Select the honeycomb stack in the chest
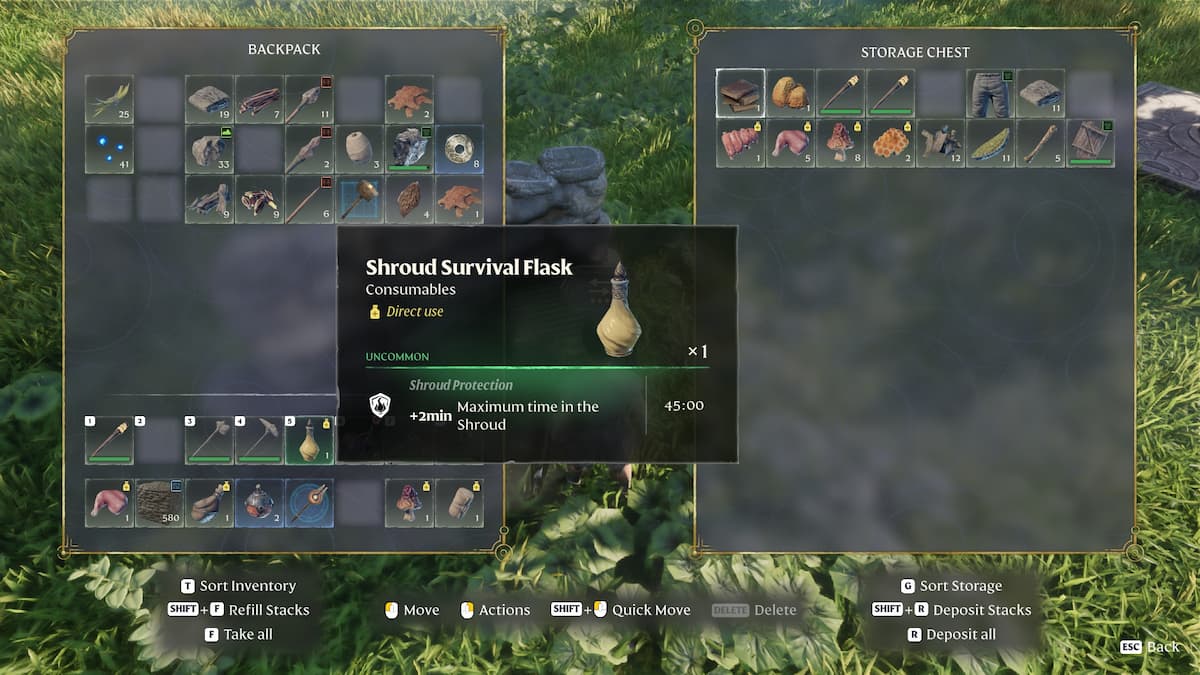Viewport: 1200px width, 675px height. click(891, 143)
